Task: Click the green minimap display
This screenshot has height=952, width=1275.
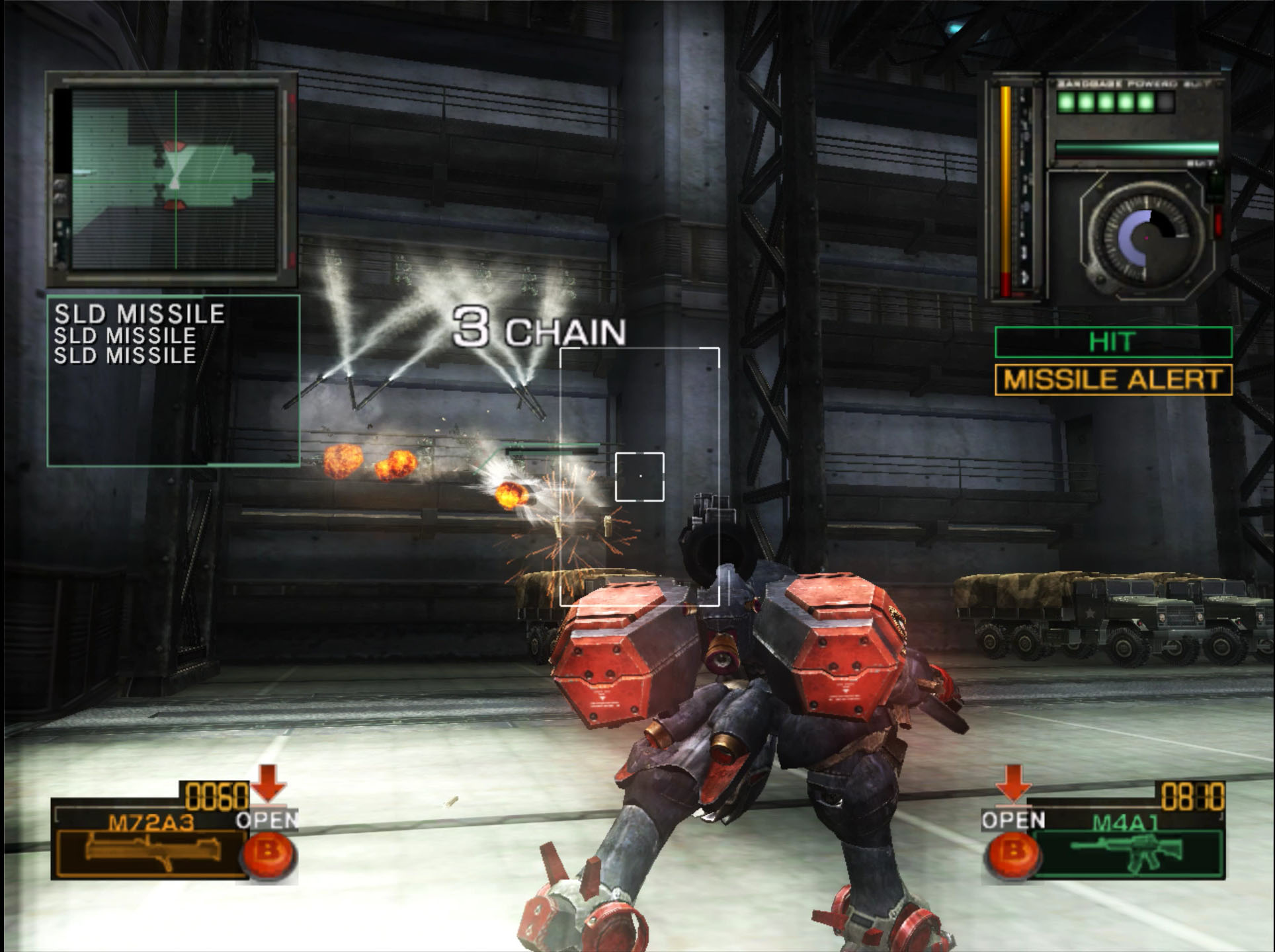Action: [x=173, y=178]
